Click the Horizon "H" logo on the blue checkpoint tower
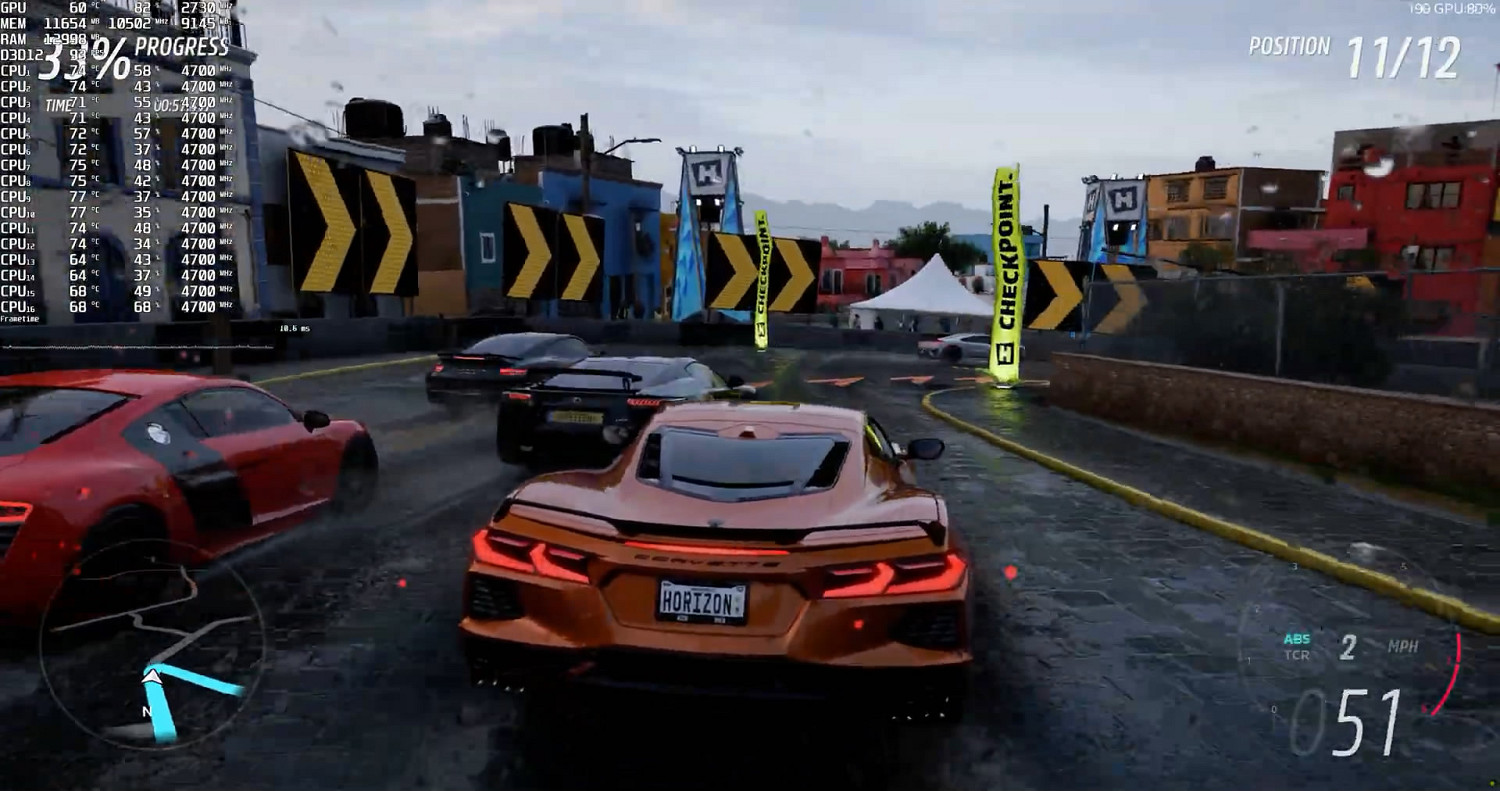The image size is (1500, 791). [706, 172]
